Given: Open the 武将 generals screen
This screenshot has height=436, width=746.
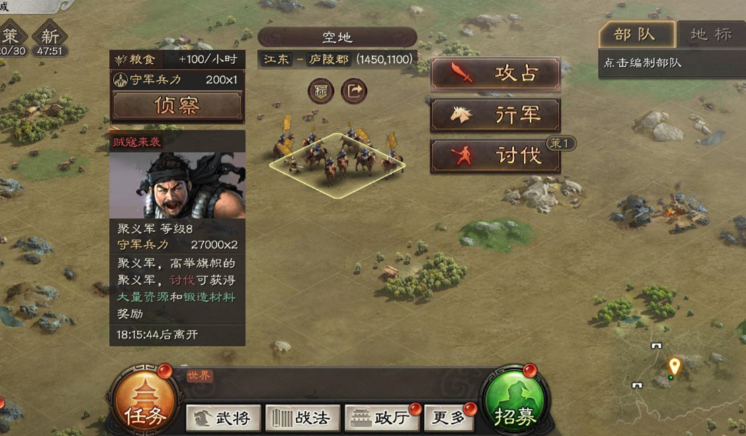Looking at the screenshot, I should click(222, 418).
